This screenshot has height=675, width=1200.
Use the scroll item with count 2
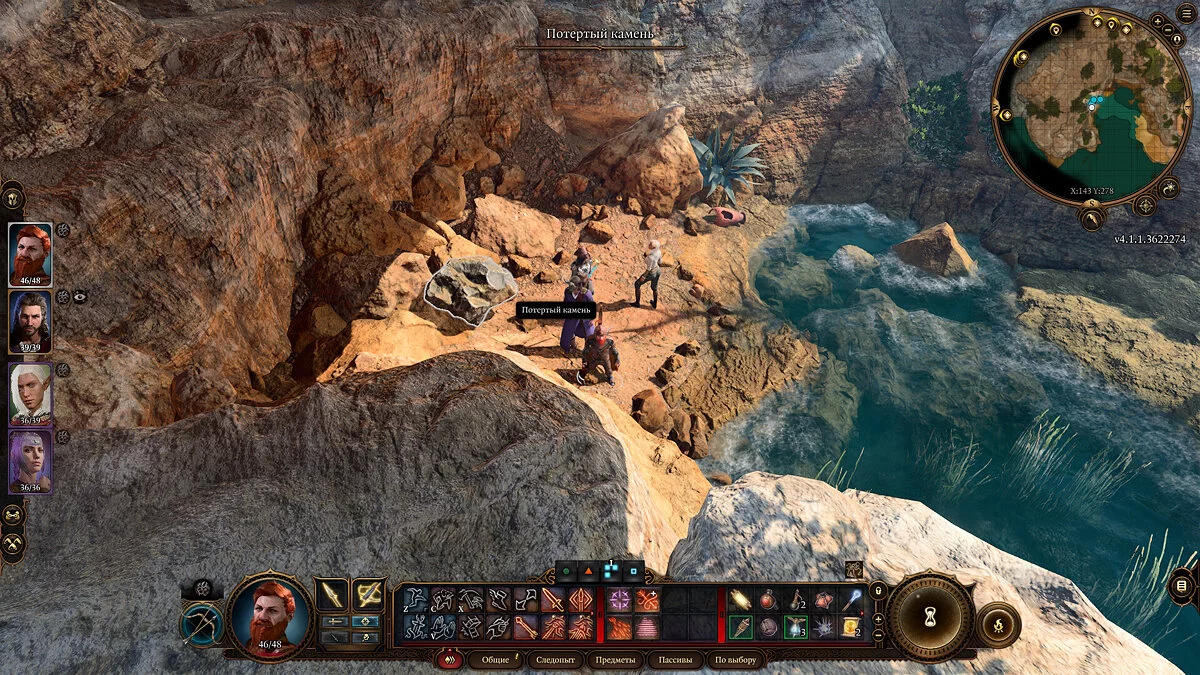(848, 627)
